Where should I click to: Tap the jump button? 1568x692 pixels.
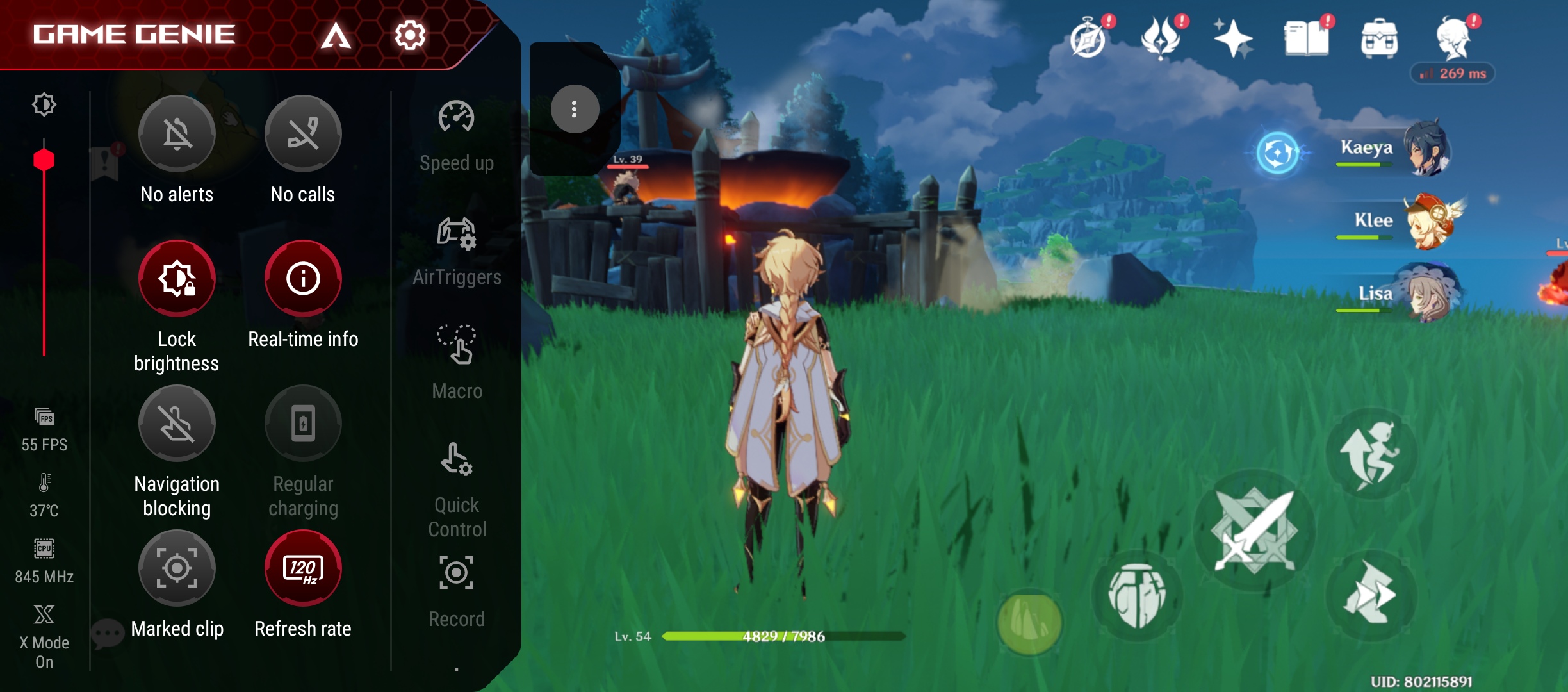[x=1371, y=453]
